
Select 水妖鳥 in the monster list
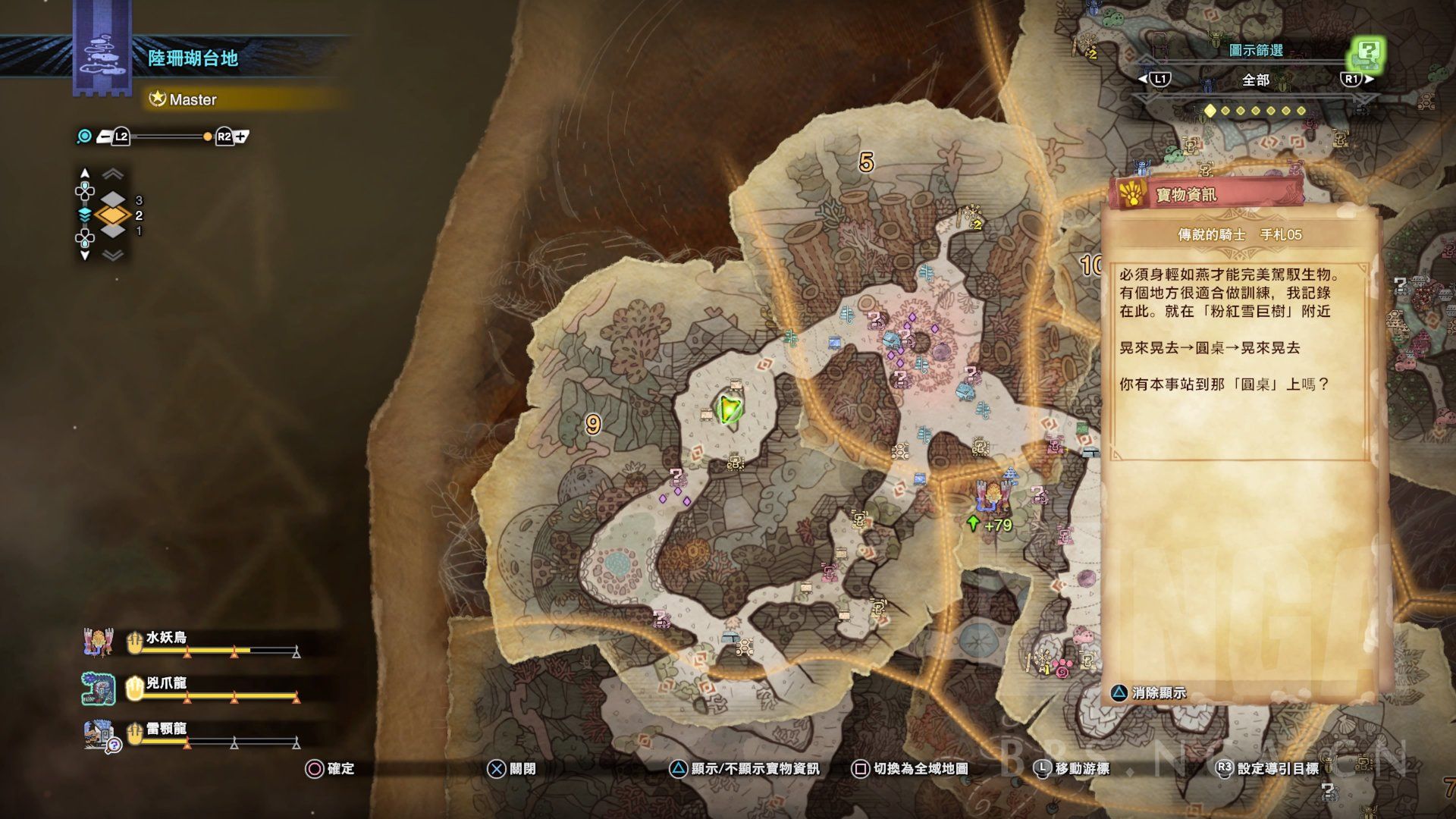point(166,639)
